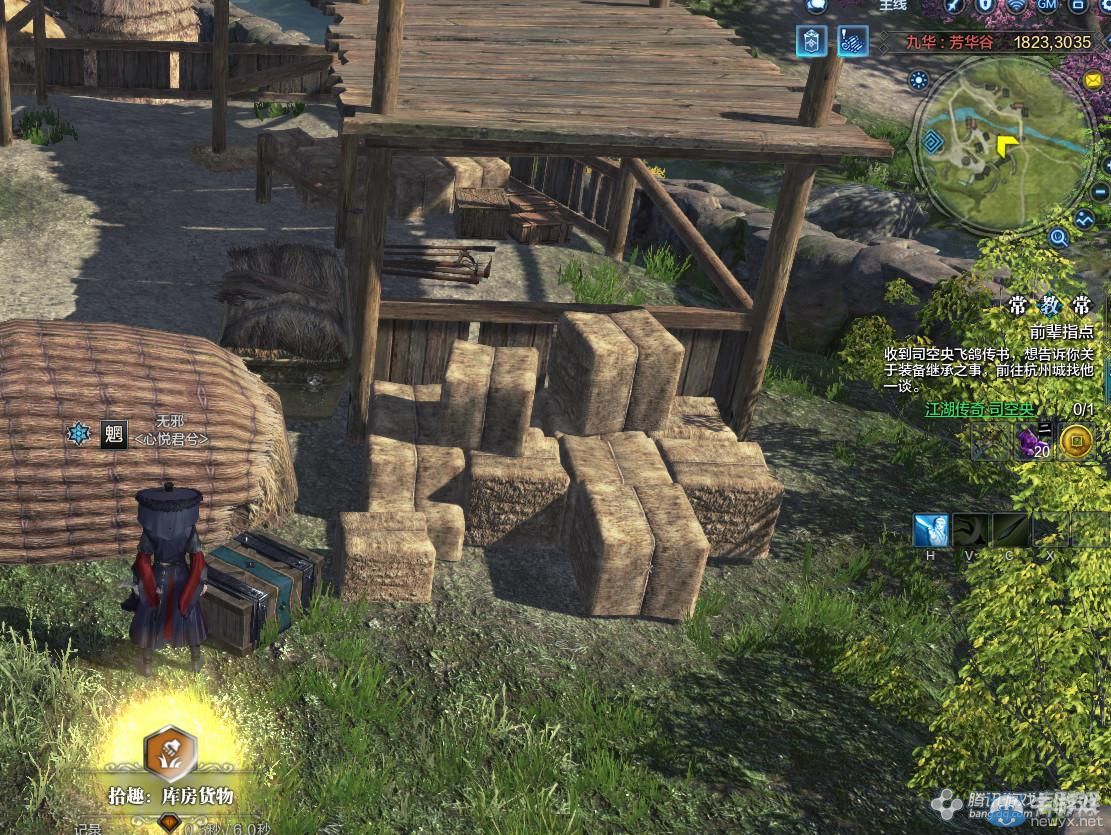This screenshot has height=835, width=1111.
Task: Open the 前辈指点 quest entry
Action: tap(1062, 332)
